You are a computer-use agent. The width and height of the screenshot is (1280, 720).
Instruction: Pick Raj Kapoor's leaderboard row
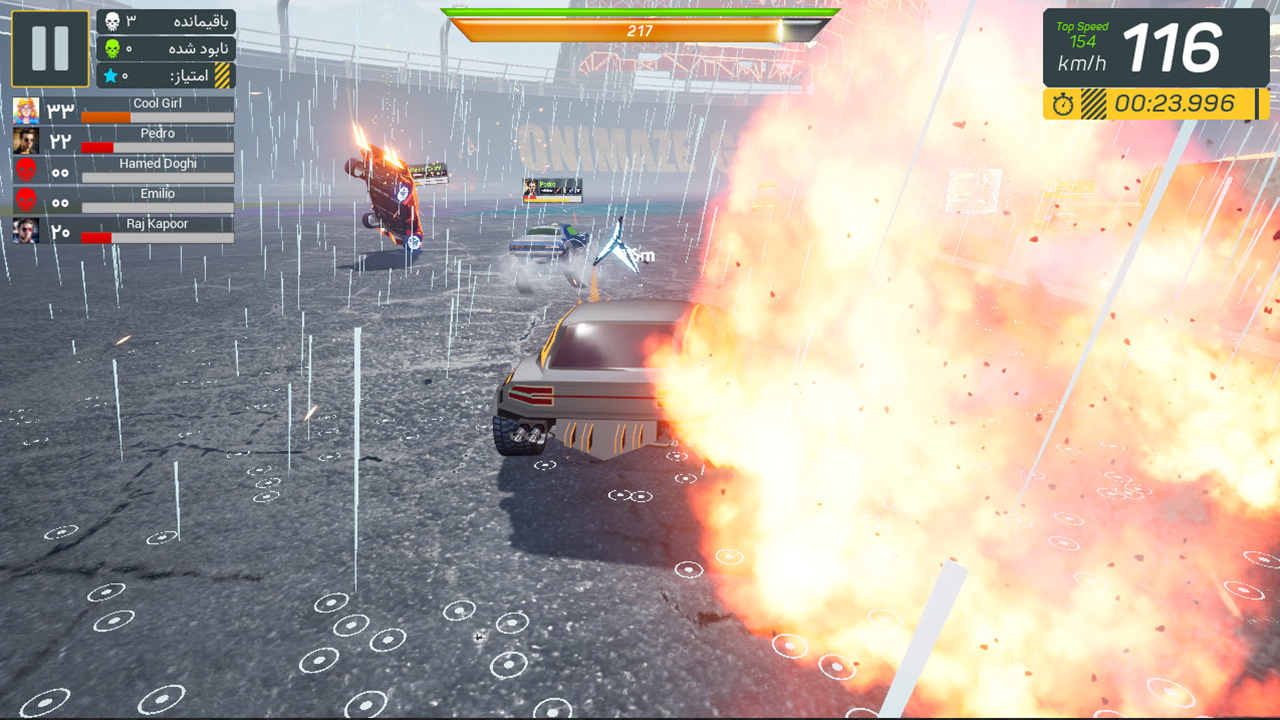click(x=124, y=230)
